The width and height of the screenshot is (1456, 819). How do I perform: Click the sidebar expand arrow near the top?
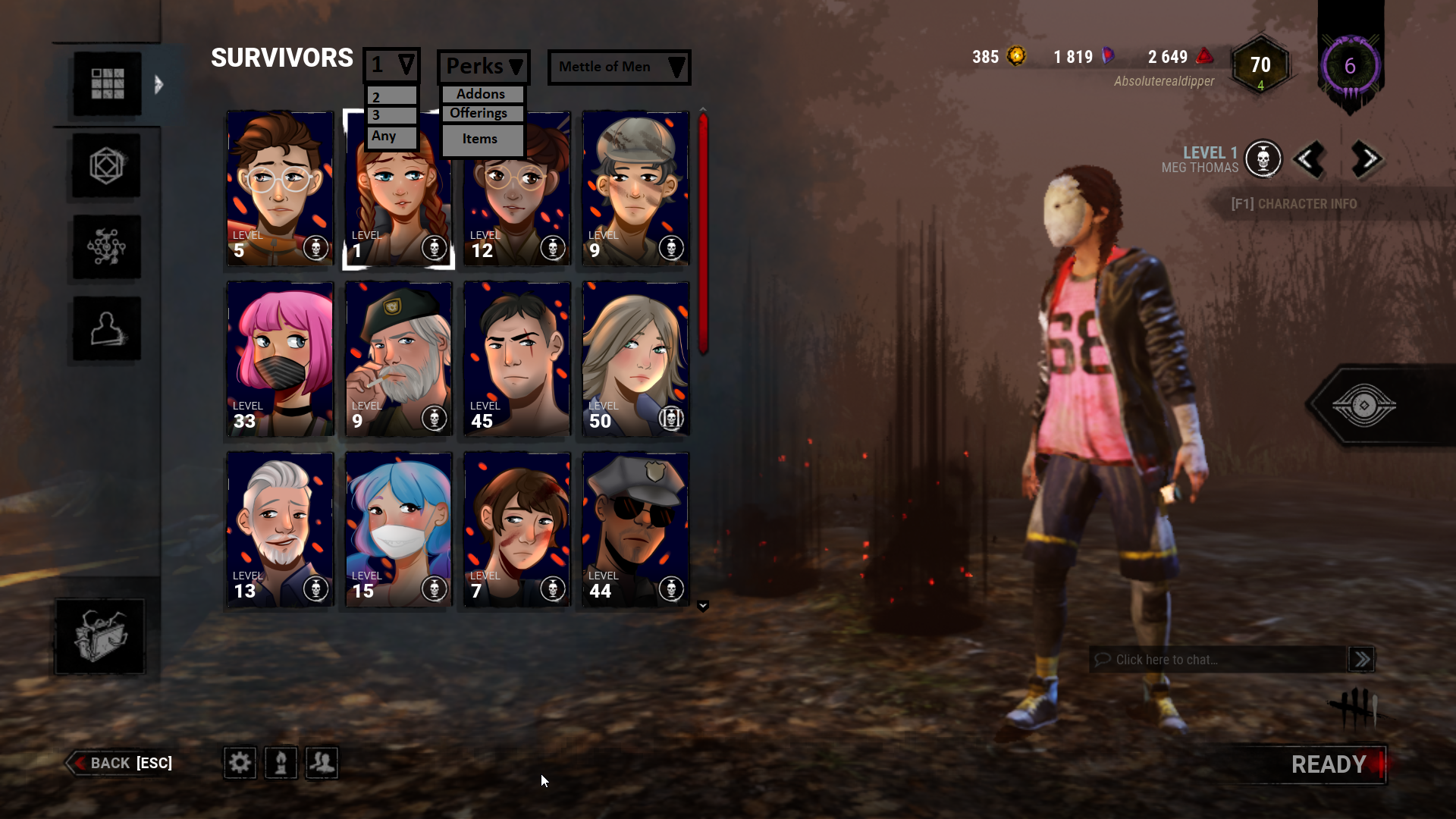[x=158, y=85]
